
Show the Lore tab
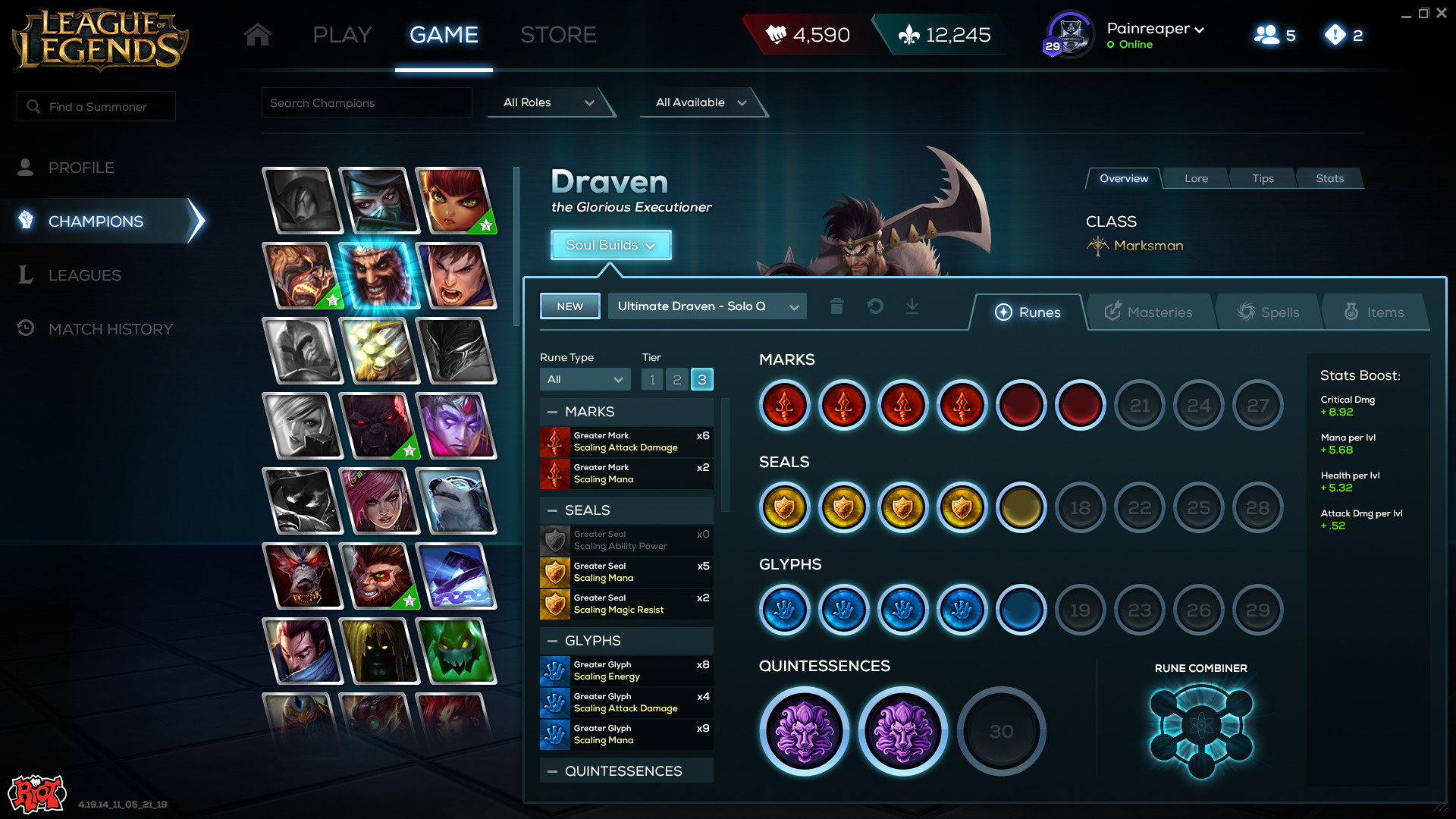(x=1196, y=178)
